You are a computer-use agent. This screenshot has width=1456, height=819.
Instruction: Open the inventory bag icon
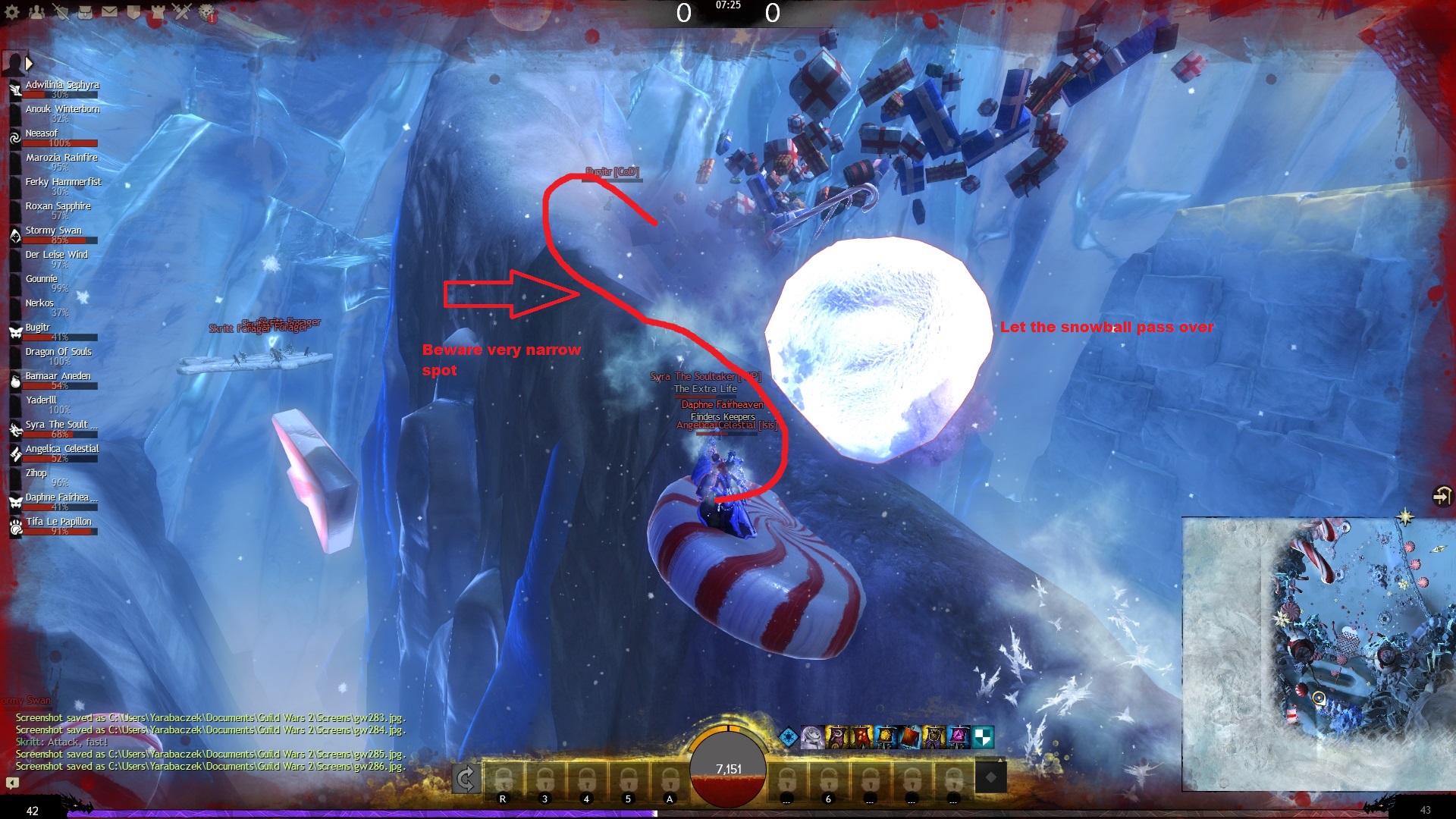(86, 12)
